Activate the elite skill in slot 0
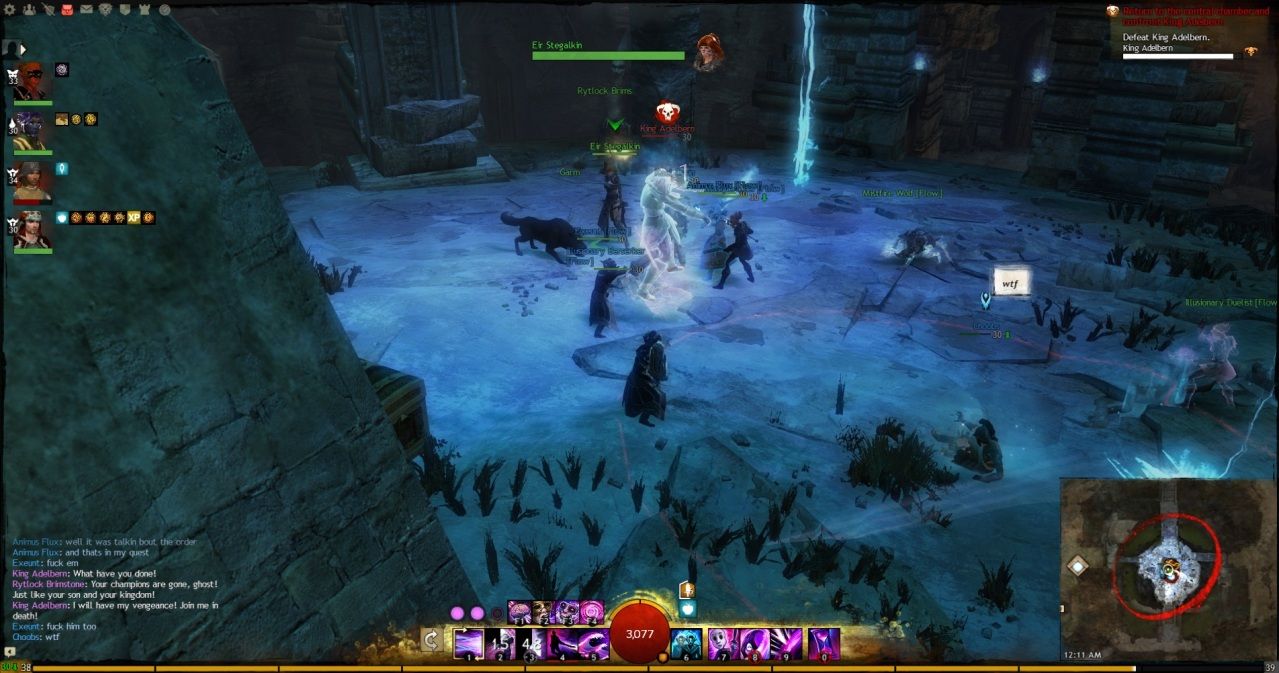Screen dimensions: 1279x673 tap(824, 643)
